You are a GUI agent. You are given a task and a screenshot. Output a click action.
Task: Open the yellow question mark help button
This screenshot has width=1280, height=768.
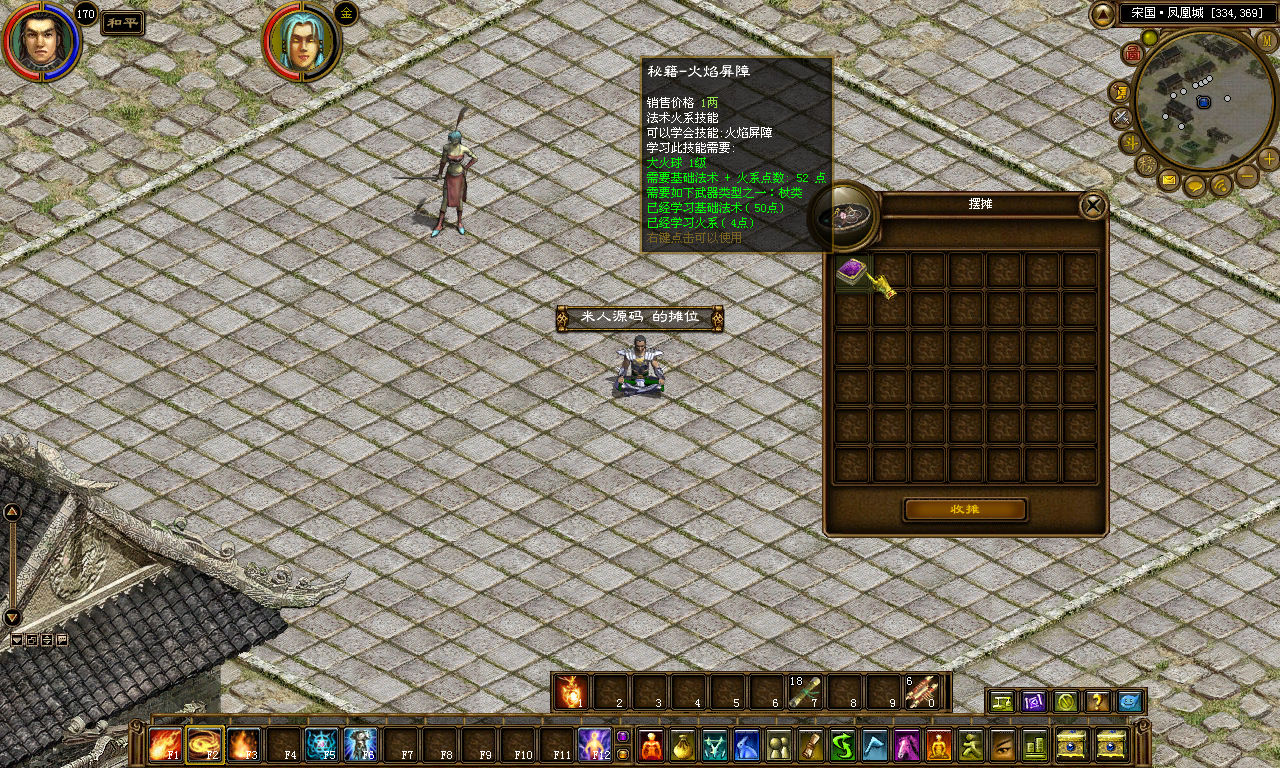click(1097, 702)
